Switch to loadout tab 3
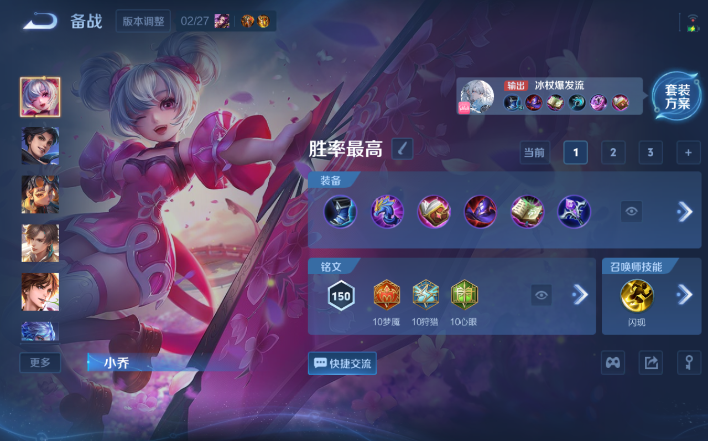Screen dimensions: 708x441 tap(650, 152)
